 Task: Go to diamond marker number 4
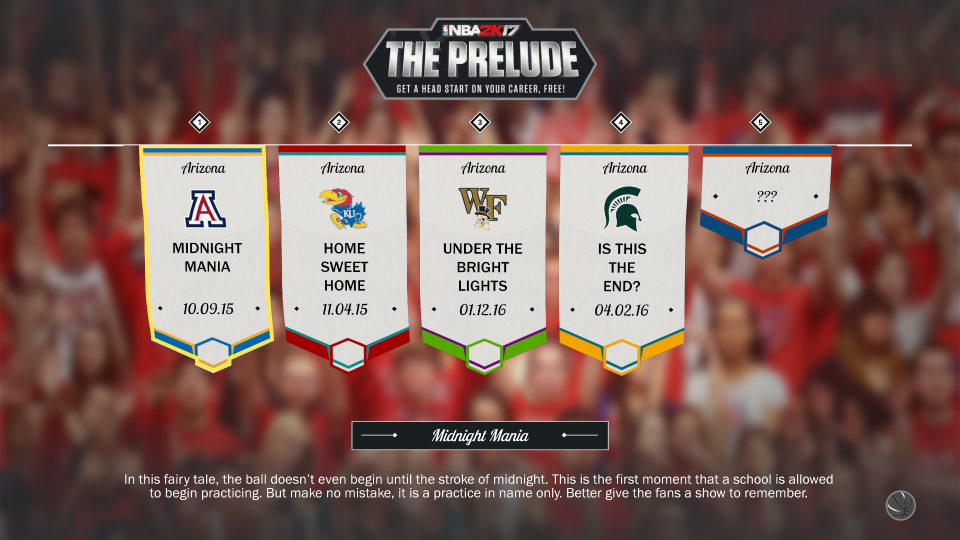click(x=621, y=123)
